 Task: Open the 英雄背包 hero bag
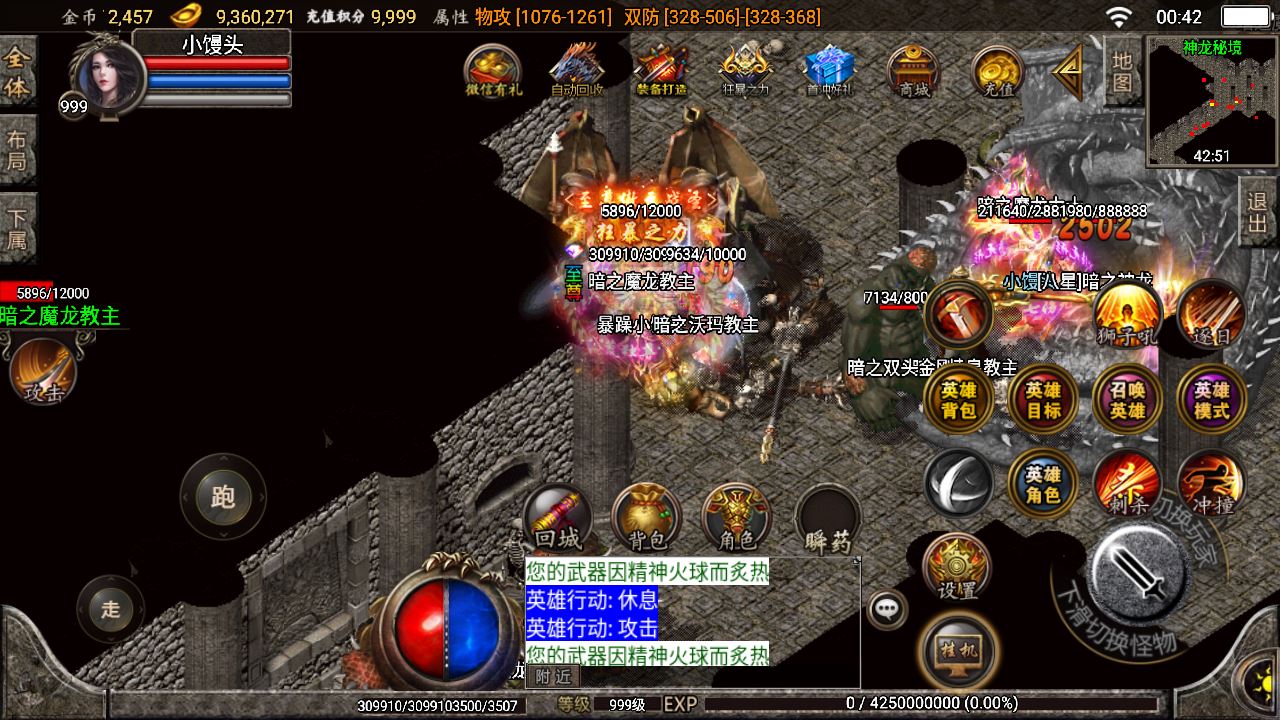[958, 400]
